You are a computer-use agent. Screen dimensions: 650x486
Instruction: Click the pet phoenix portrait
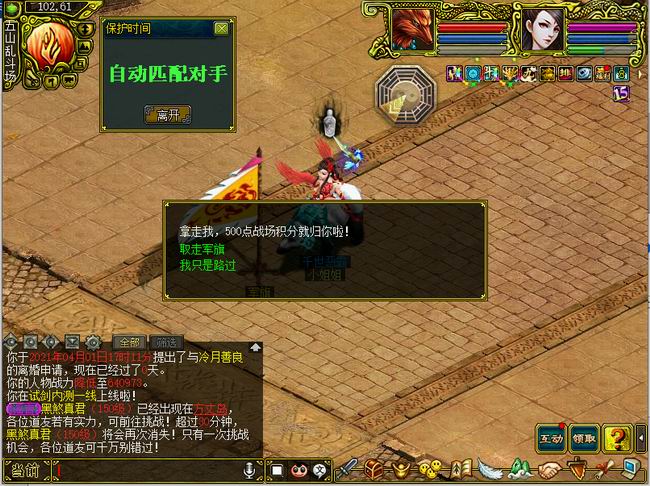[412, 29]
